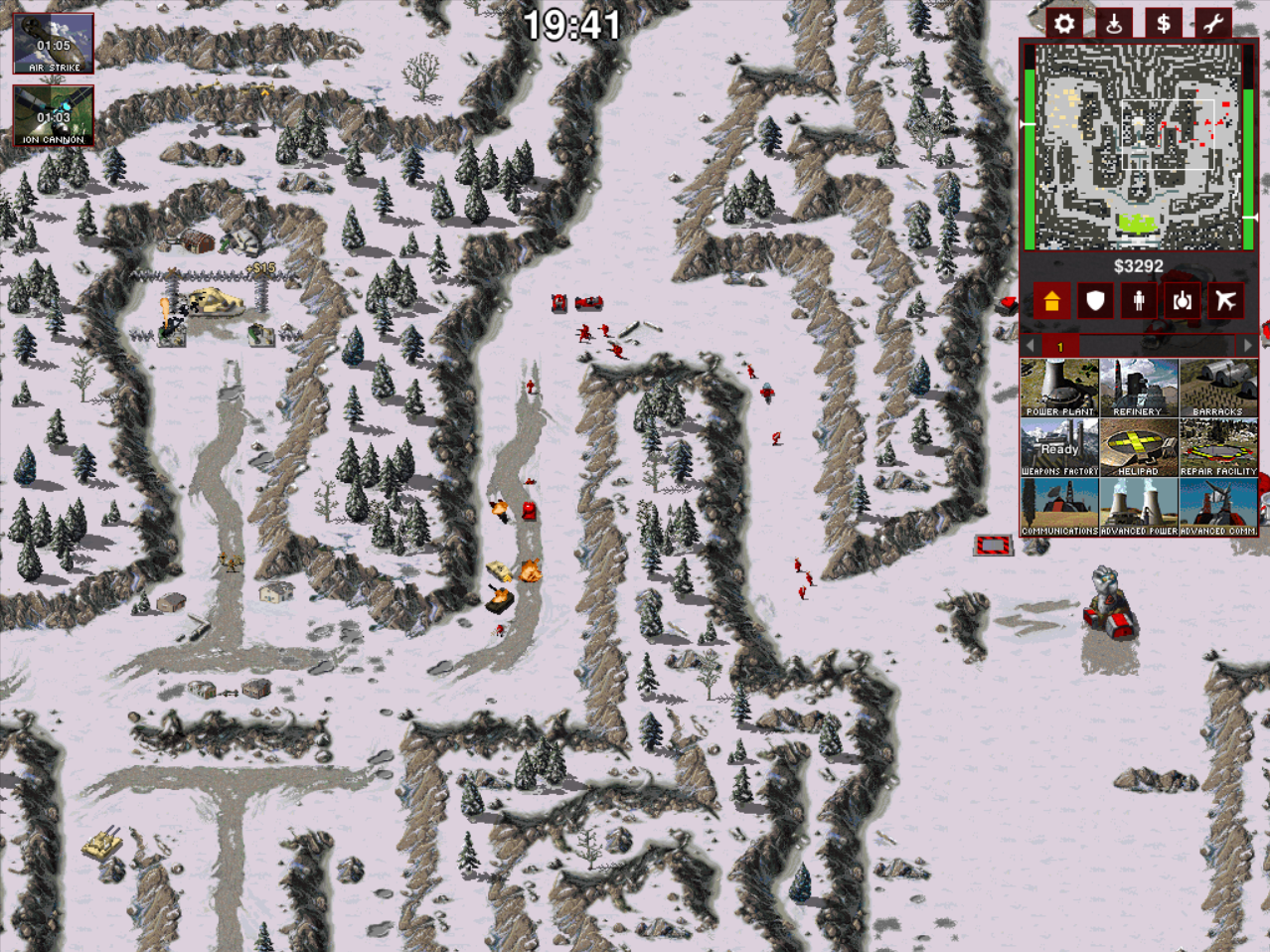
Task: Activate the dollar-sign sell mode
Action: pyautogui.click(x=1163, y=23)
